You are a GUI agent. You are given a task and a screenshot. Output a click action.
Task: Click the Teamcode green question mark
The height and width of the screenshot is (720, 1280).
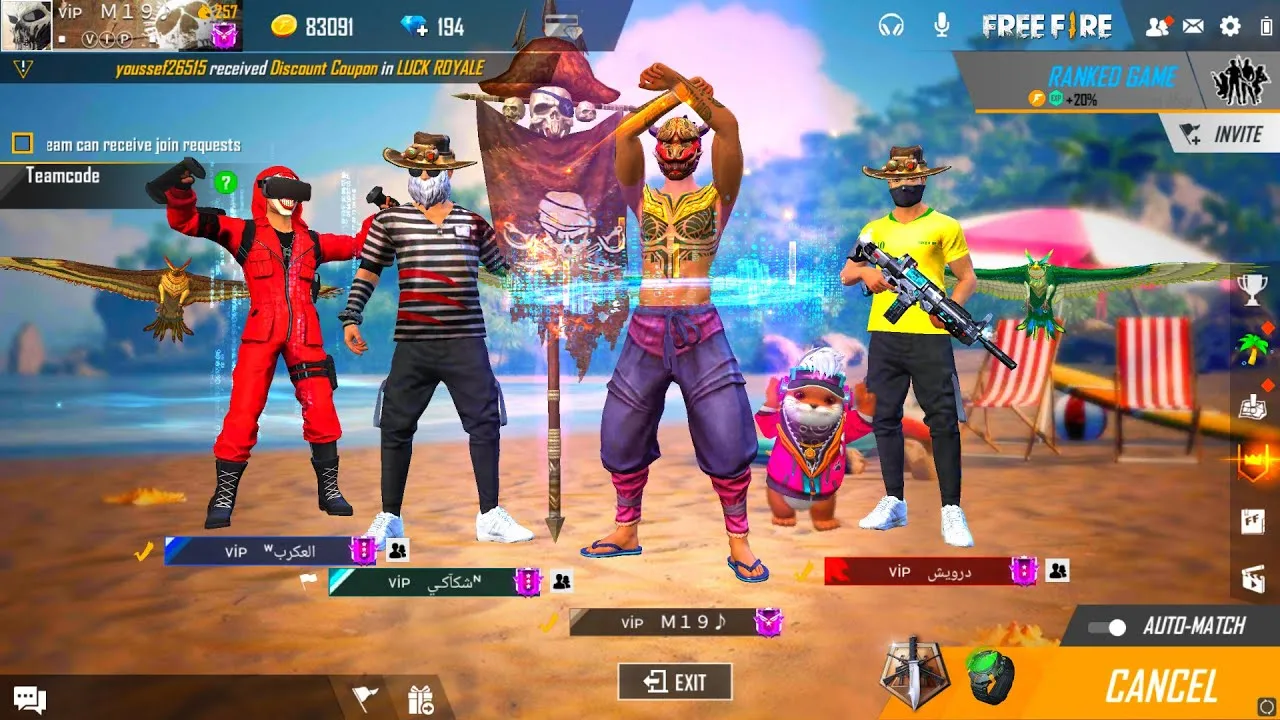226,182
